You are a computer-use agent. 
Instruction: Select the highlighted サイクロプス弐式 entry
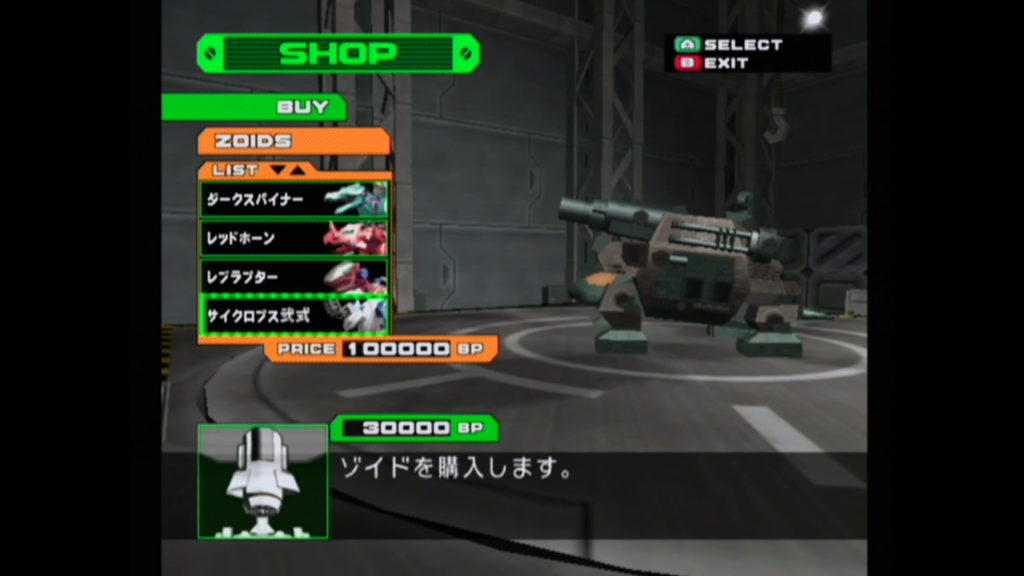294,314
